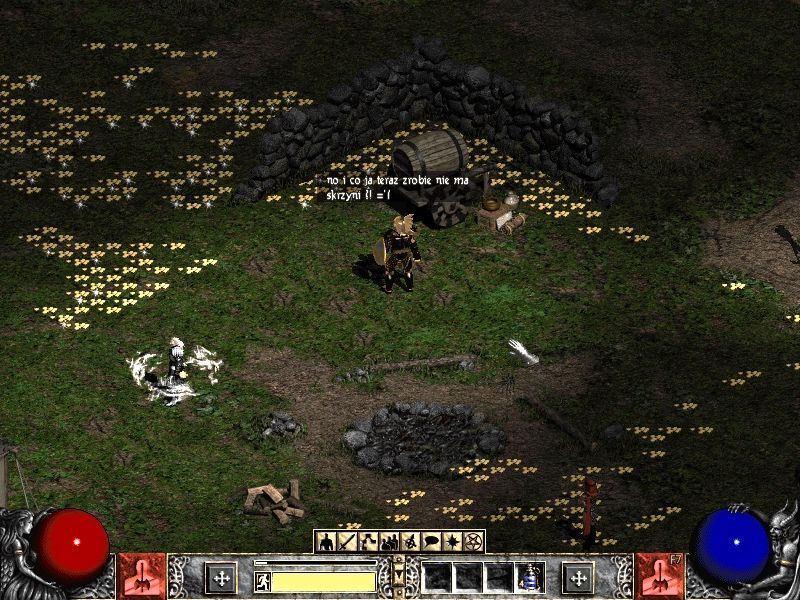
Task: Open the party screen icon
Action: click(x=389, y=541)
